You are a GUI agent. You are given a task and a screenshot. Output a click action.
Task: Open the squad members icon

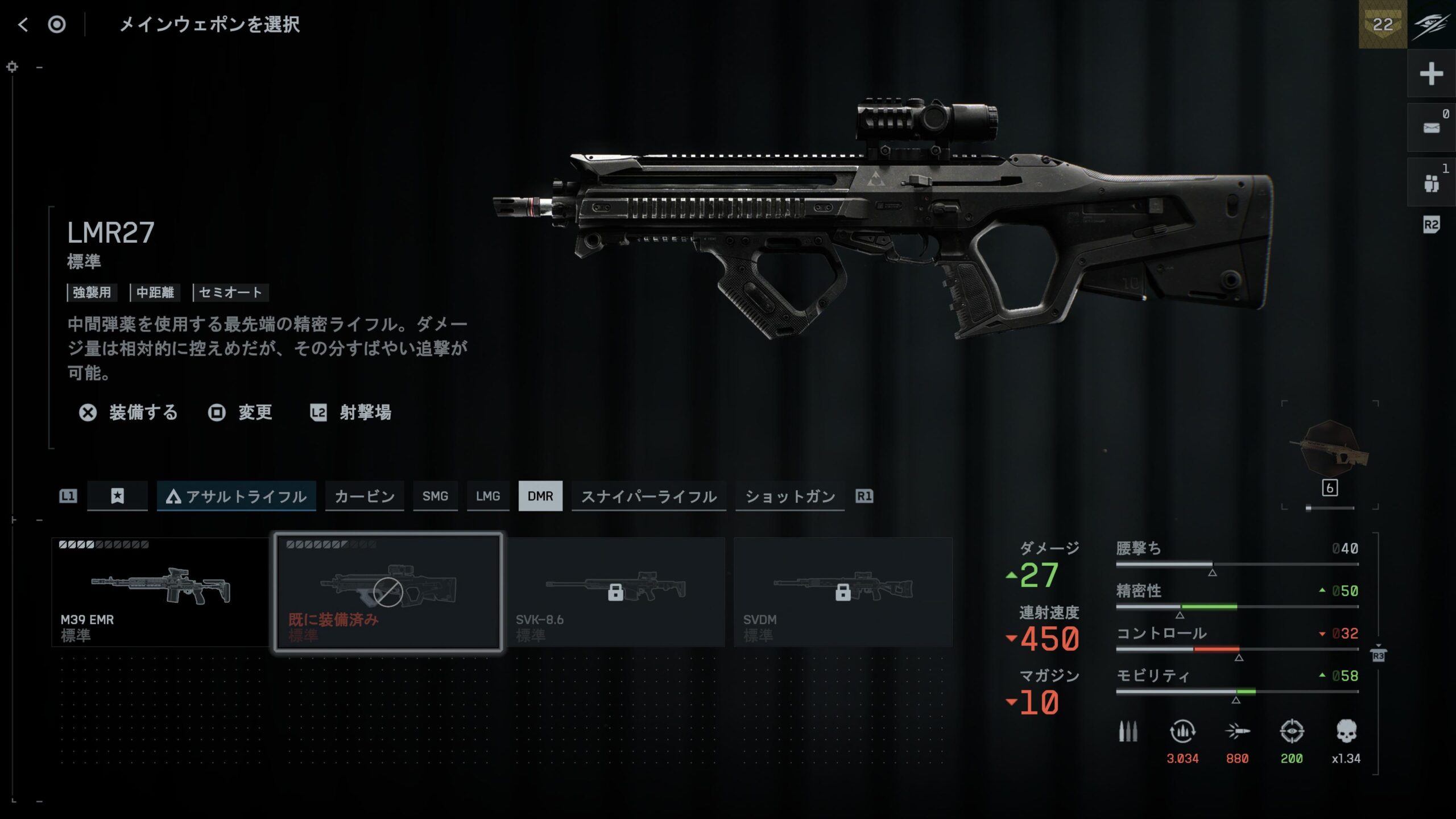1431,183
